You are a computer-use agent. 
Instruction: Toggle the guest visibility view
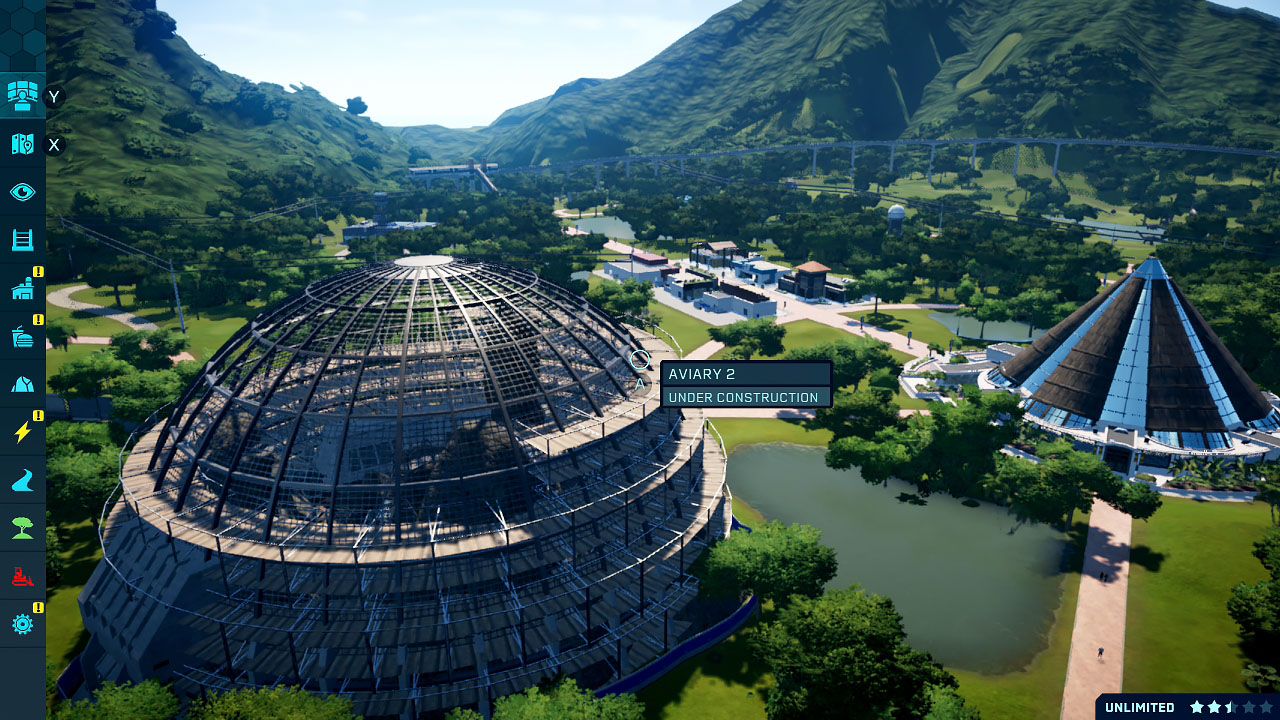[x=20, y=191]
